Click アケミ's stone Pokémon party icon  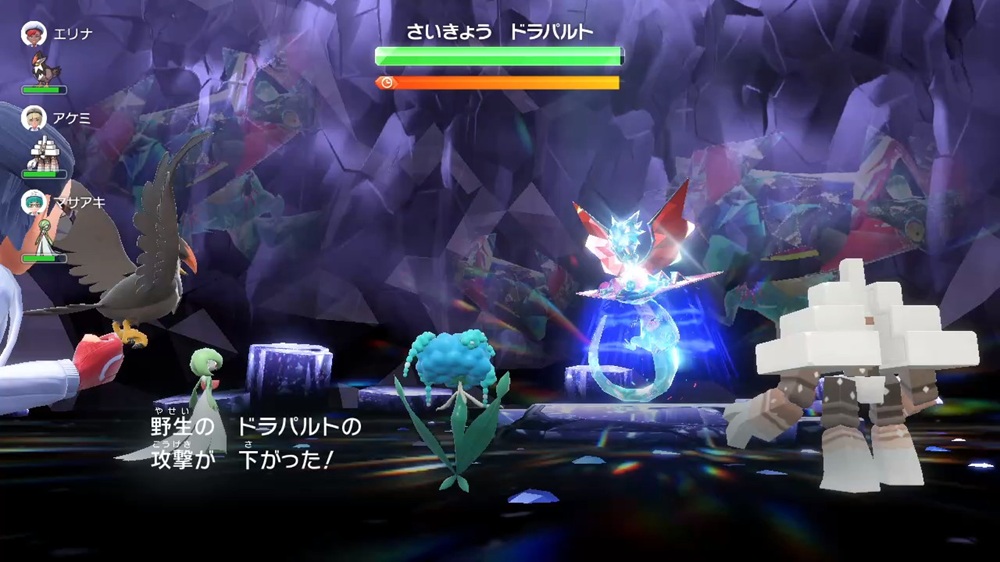(x=43, y=153)
